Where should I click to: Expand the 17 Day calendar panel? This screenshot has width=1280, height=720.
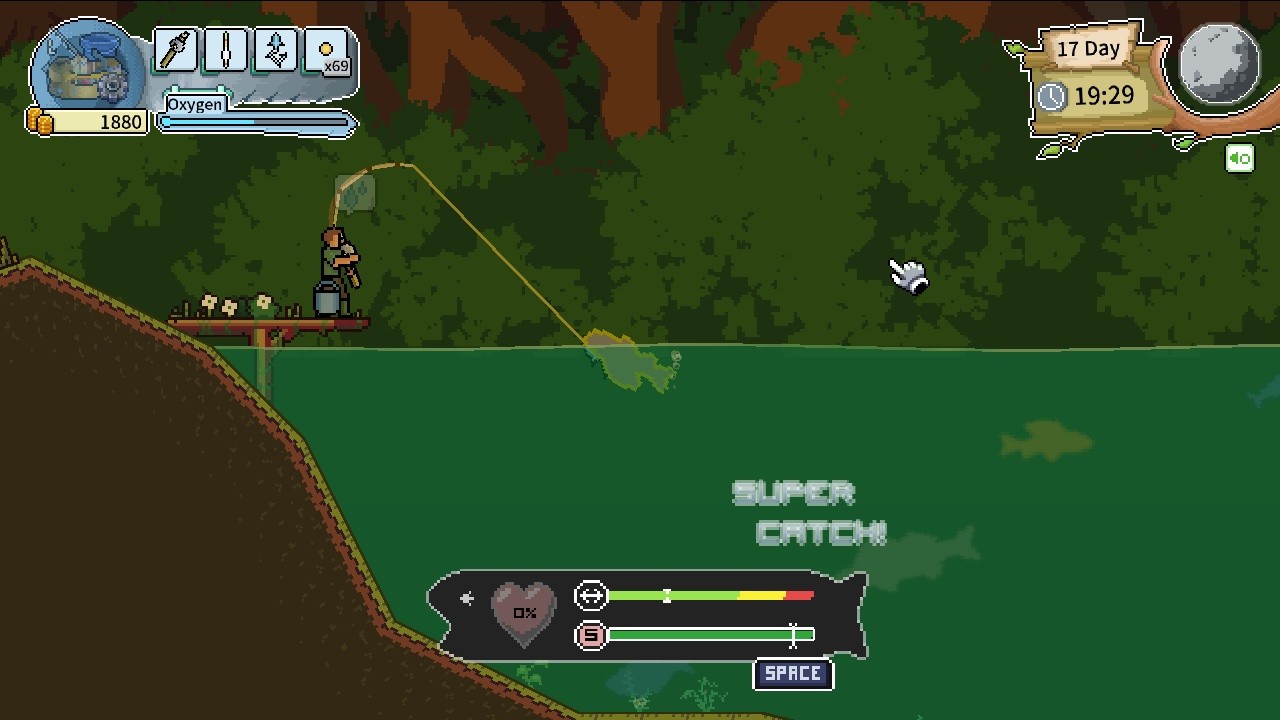pos(1088,50)
